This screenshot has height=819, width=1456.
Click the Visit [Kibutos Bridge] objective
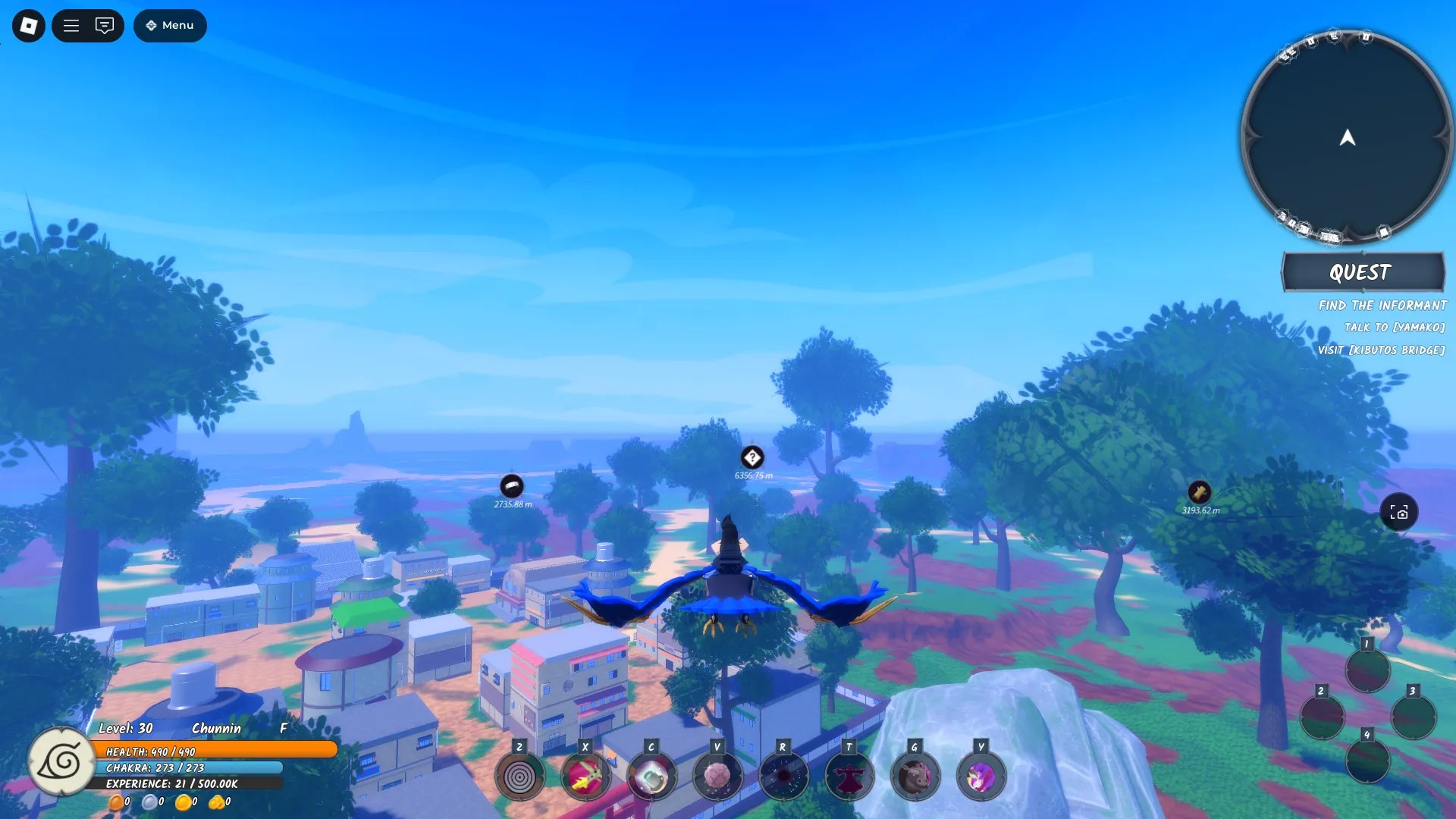pos(1381,350)
